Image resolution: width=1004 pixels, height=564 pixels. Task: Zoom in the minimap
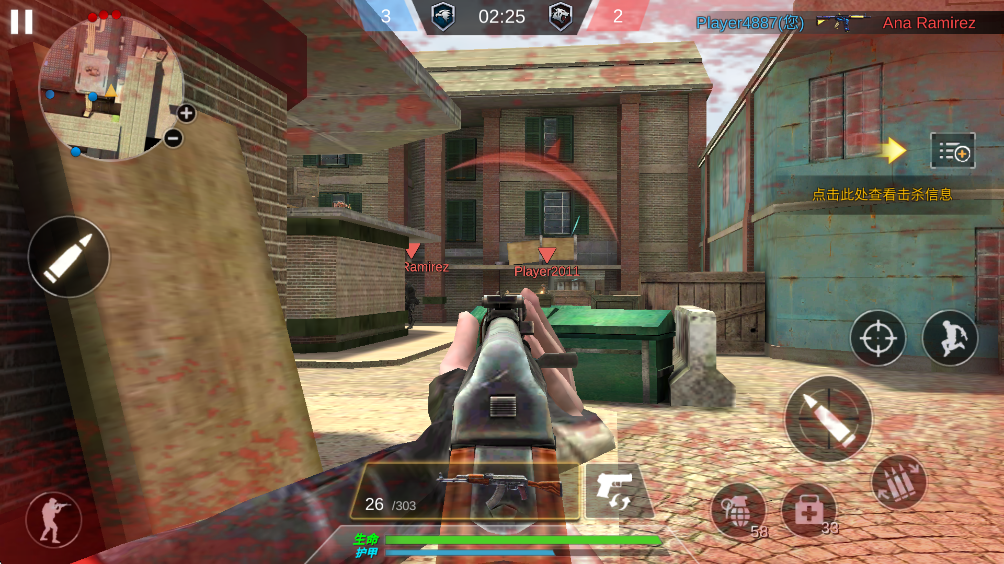(x=186, y=113)
